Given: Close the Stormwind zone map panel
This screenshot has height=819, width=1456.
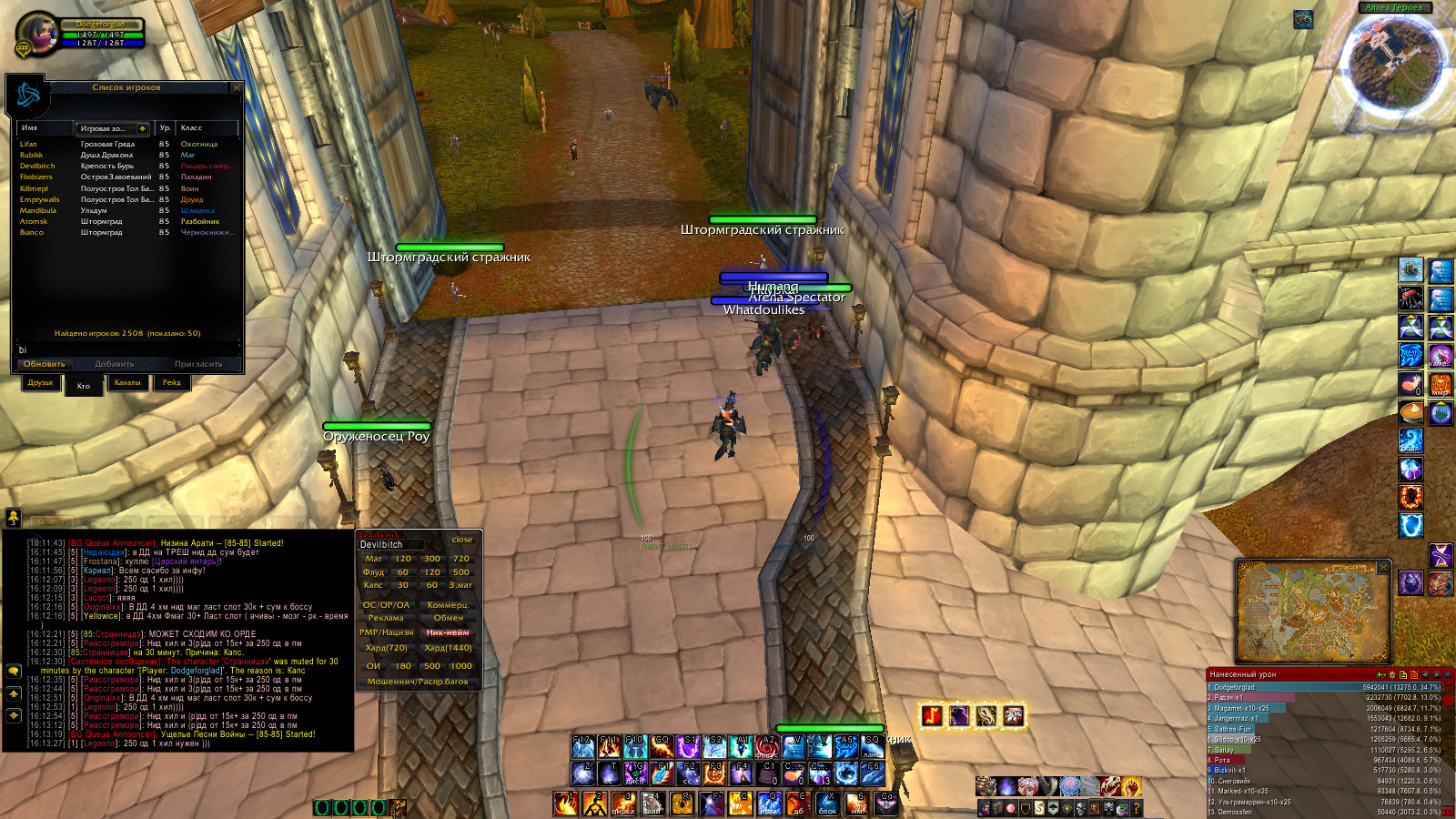Looking at the screenshot, I should point(1383,568).
